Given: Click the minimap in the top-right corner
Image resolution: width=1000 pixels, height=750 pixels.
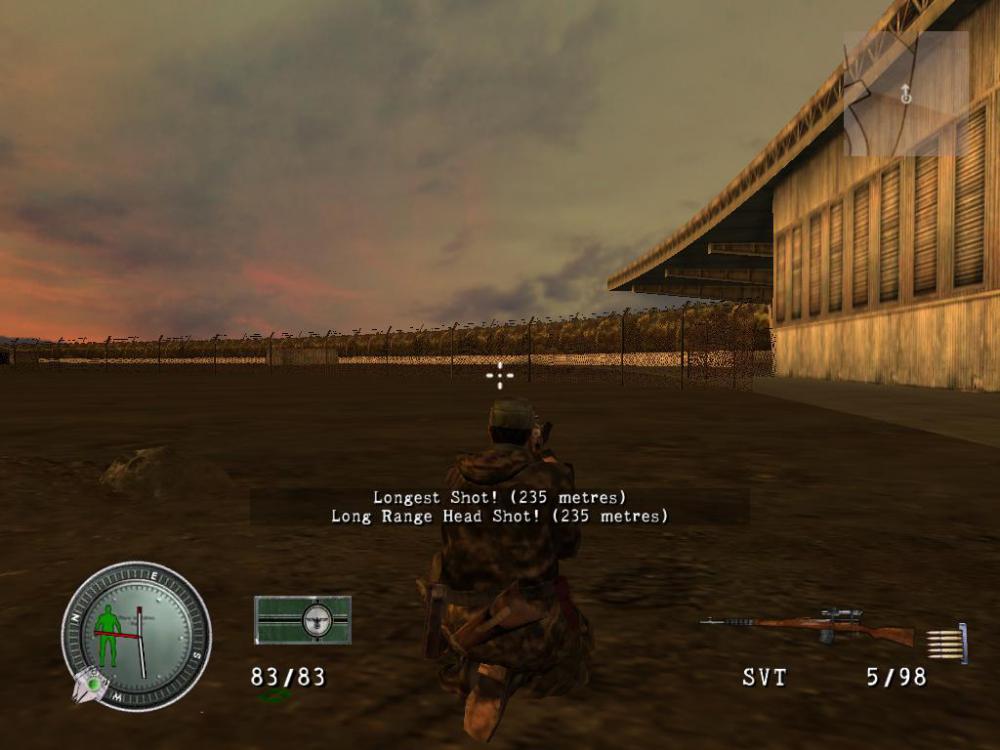Looking at the screenshot, I should pos(906,93).
